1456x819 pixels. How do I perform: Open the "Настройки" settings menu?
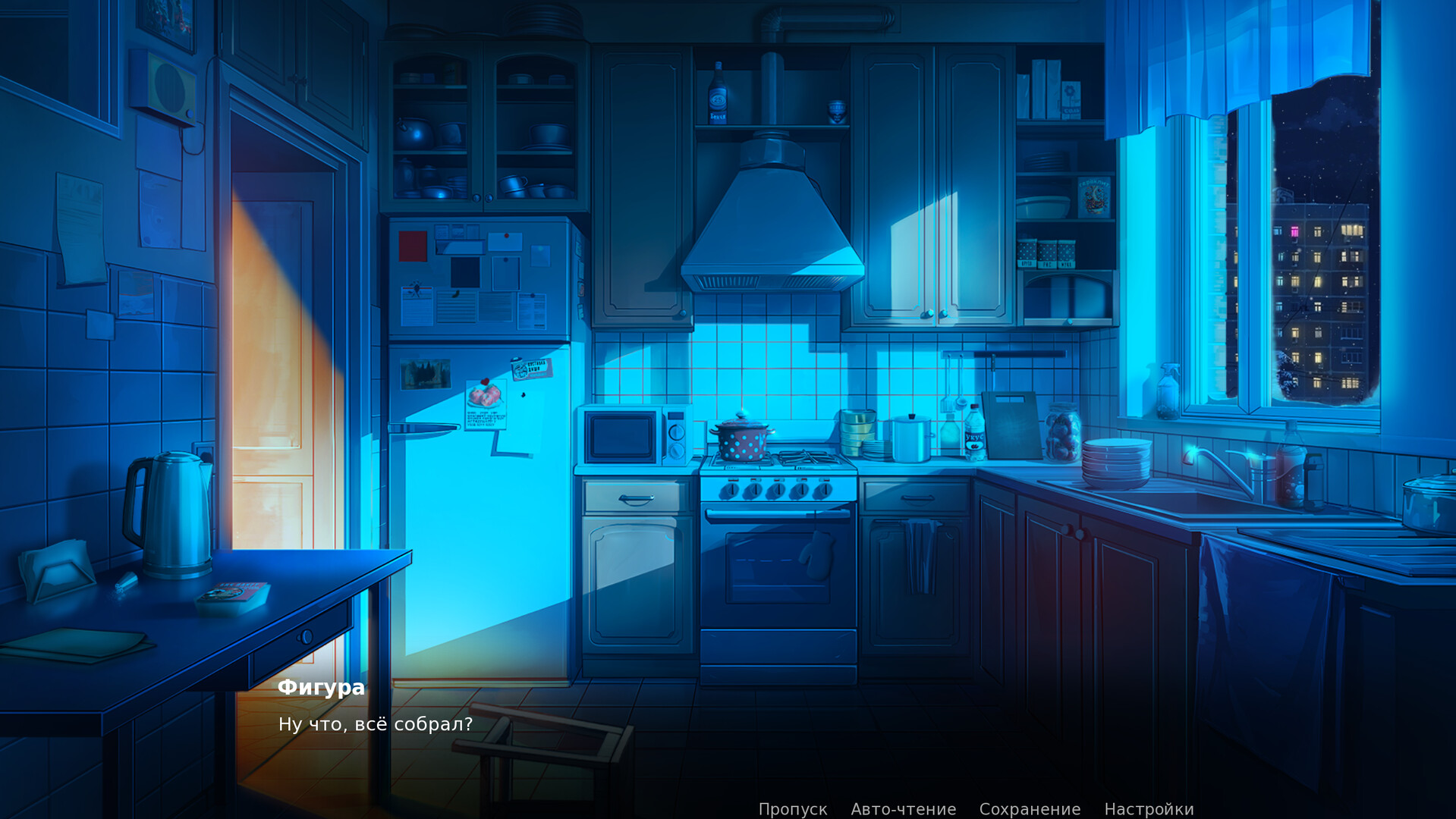click(1148, 808)
